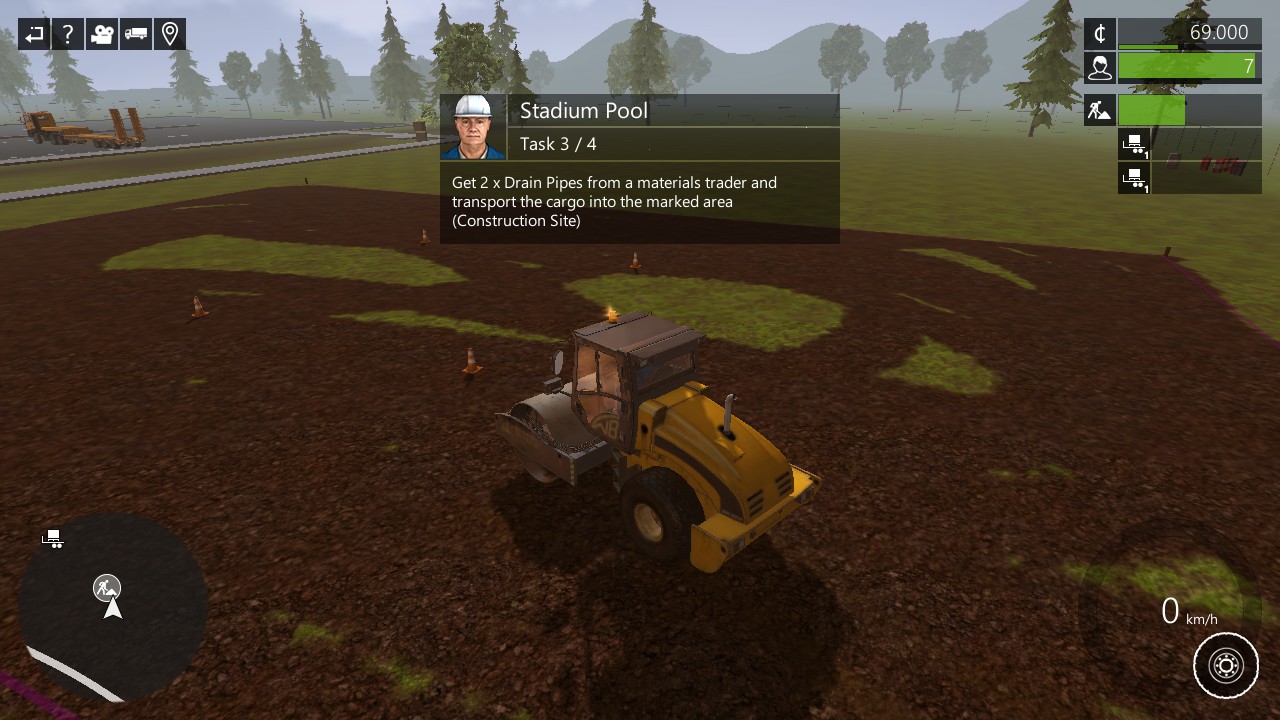Open the map with the location pin icon
Image resolution: width=1280 pixels, height=720 pixels.
click(170, 34)
